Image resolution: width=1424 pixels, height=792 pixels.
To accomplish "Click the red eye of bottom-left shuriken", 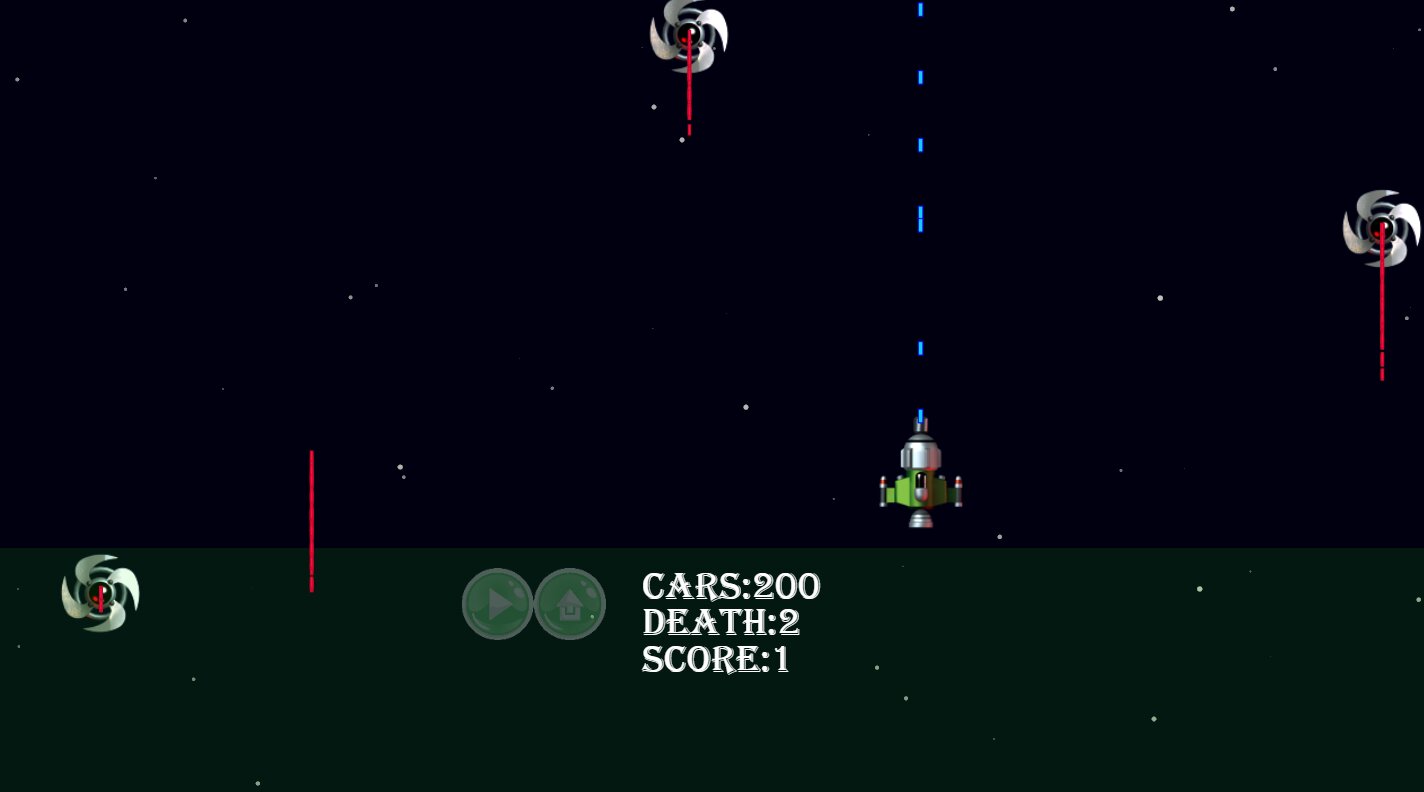I will (x=99, y=592).
